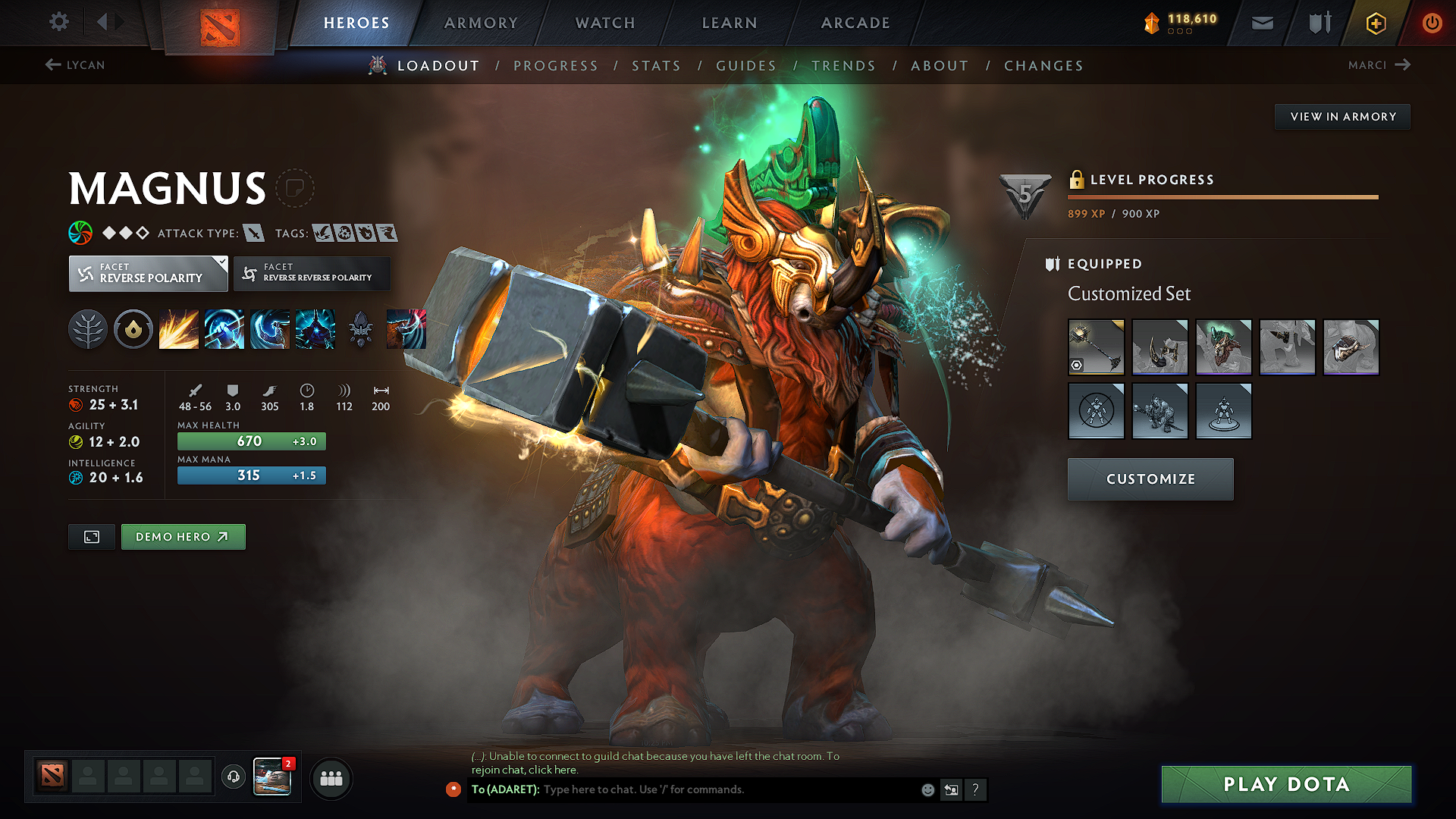Toggle the selected Reverse Polarity facet
Image resolution: width=1456 pixels, height=819 pixels.
148,273
